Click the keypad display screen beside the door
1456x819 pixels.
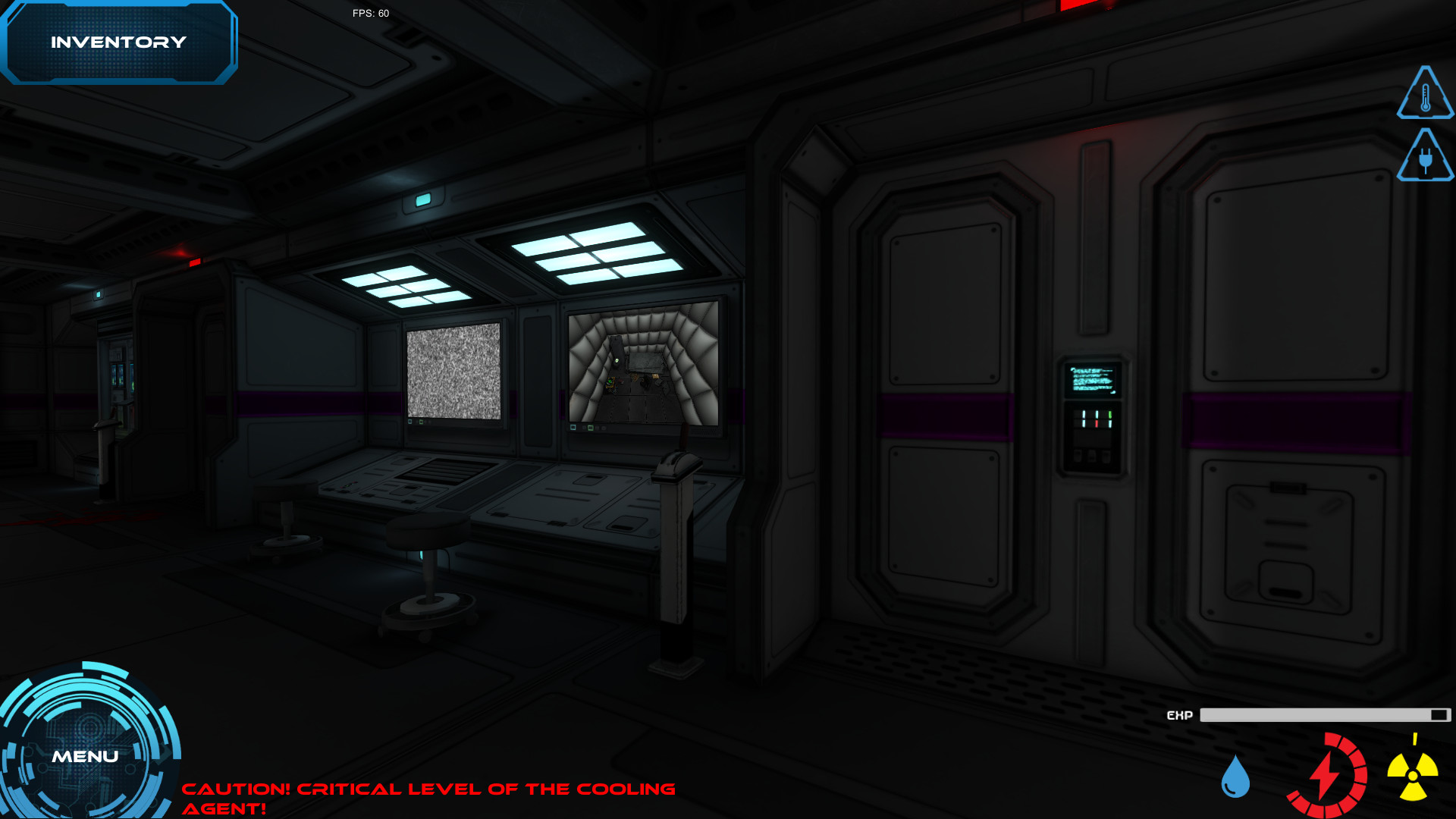click(x=1092, y=379)
